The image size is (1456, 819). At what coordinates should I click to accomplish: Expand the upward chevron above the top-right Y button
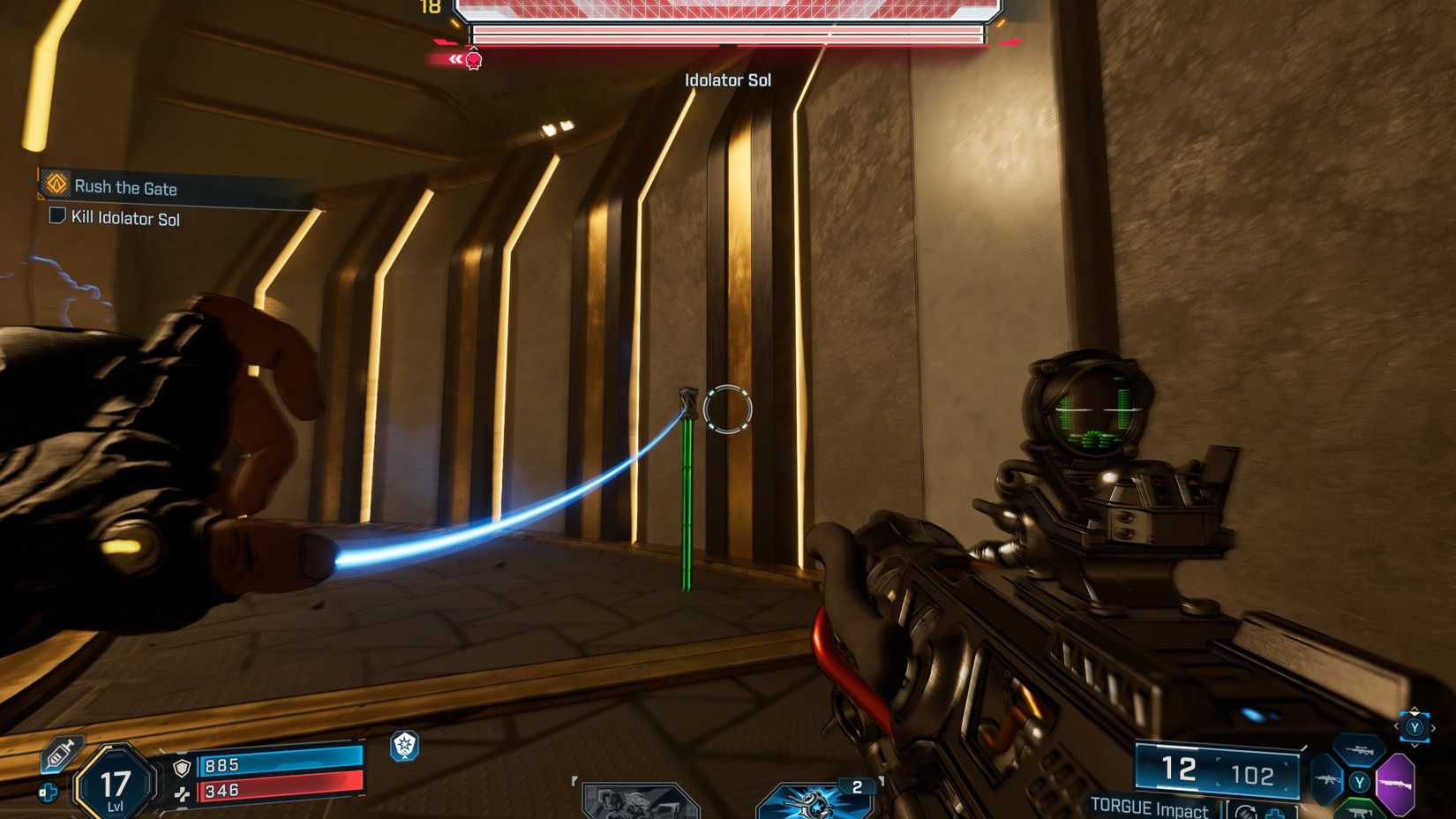[1415, 709]
